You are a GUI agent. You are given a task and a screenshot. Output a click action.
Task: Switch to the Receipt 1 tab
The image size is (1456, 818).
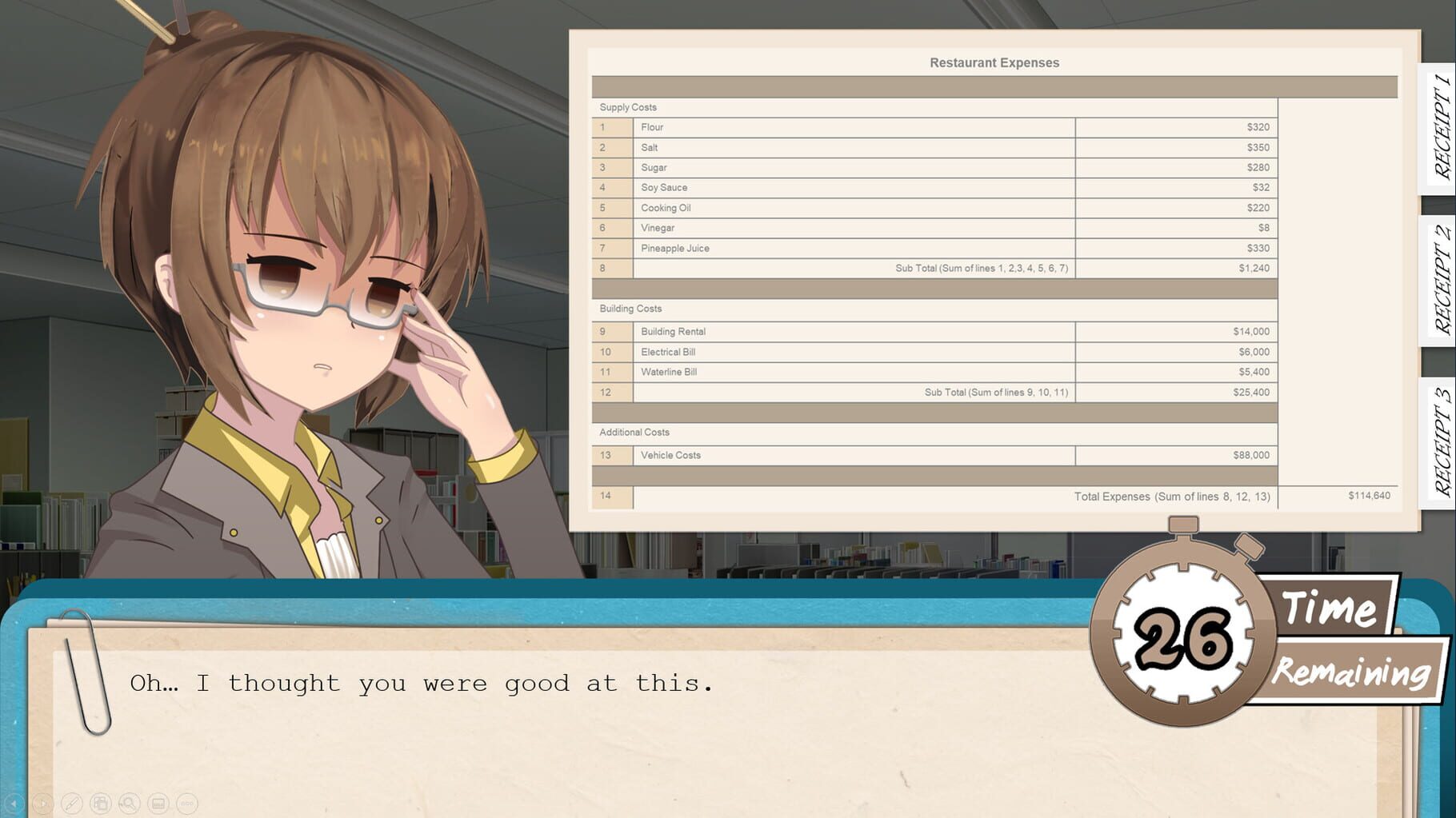(1438, 128)
